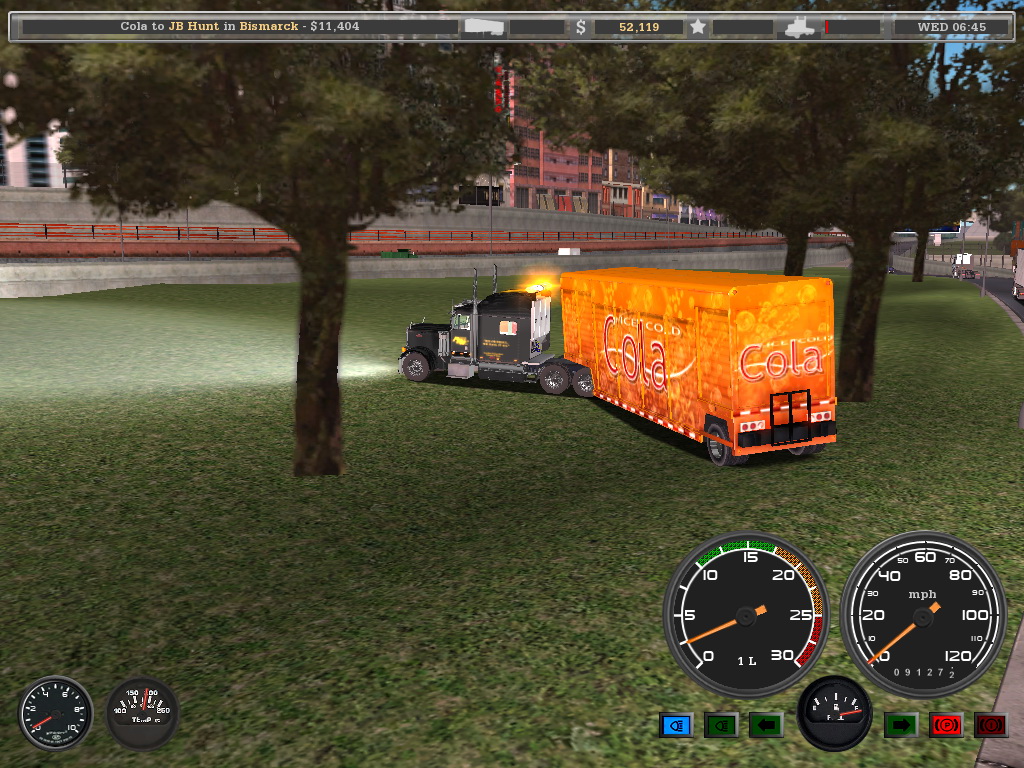Activate the left turn signal arrow
This screenshot has width=1024, height=768.
pyautogui.click(x=765, y=725)
